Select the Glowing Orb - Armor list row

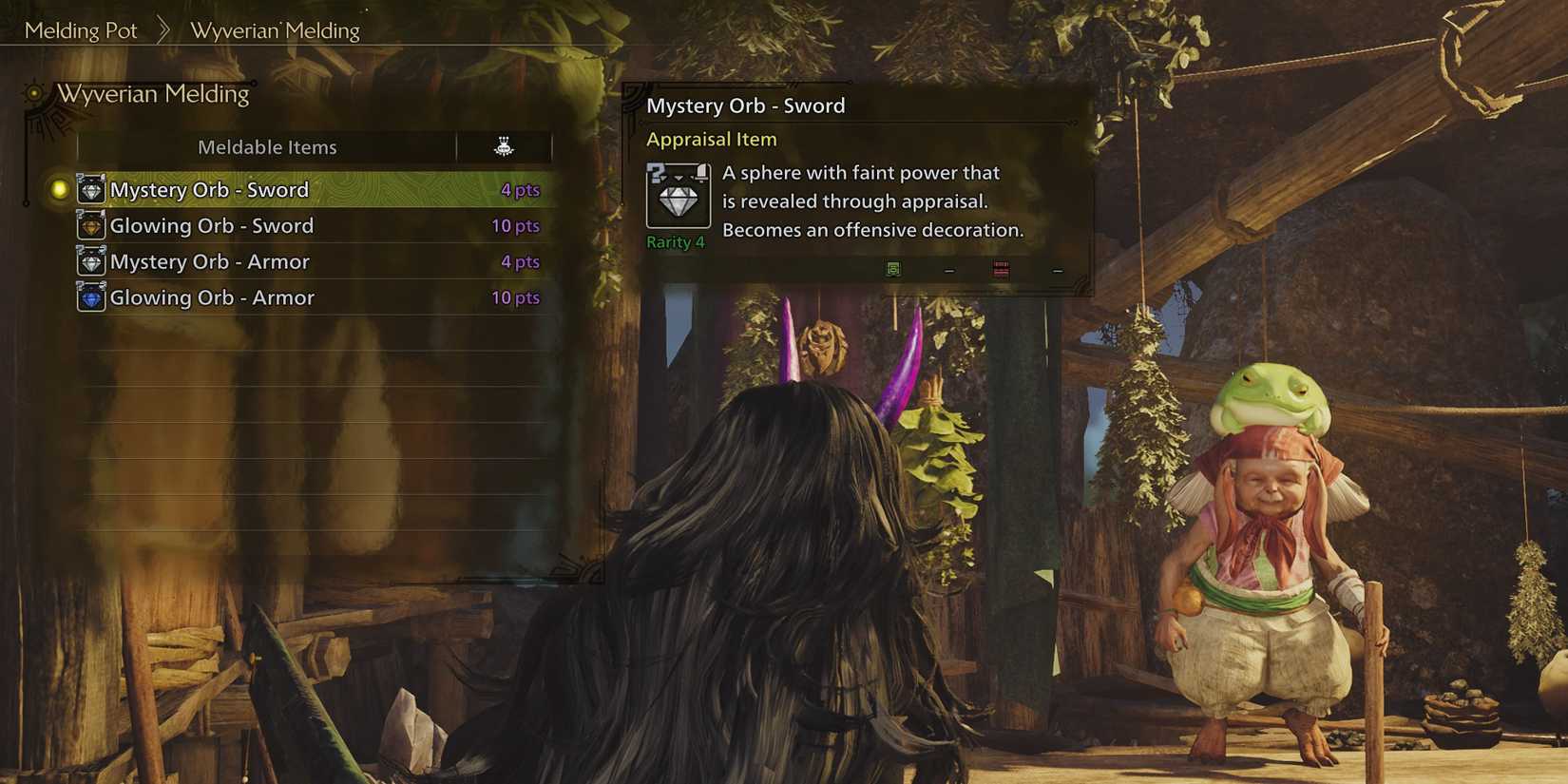[x=266, y=297]
